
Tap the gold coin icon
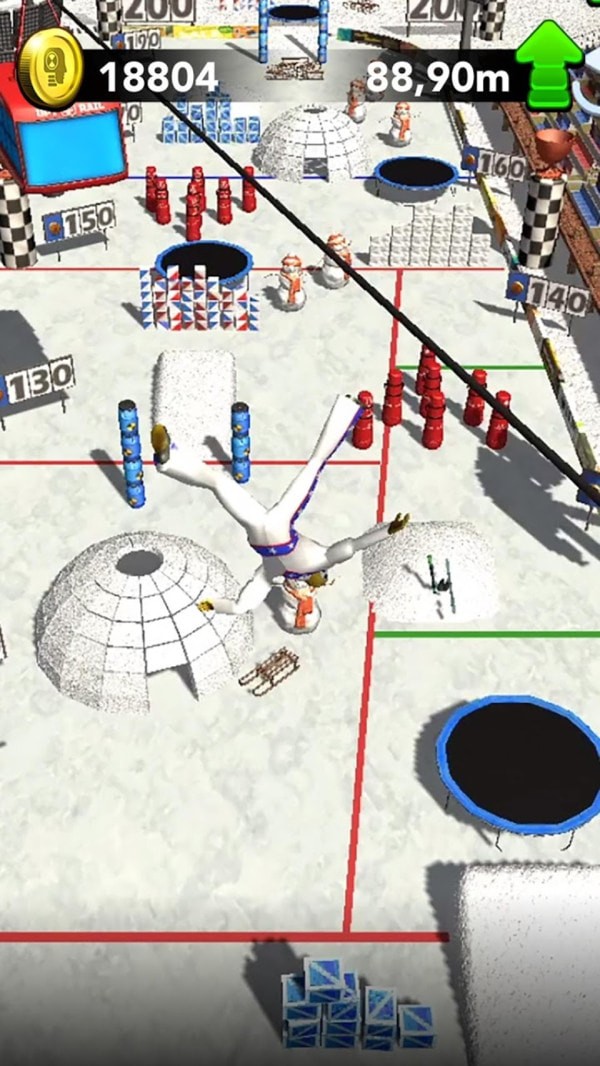[x=48, y=68]
